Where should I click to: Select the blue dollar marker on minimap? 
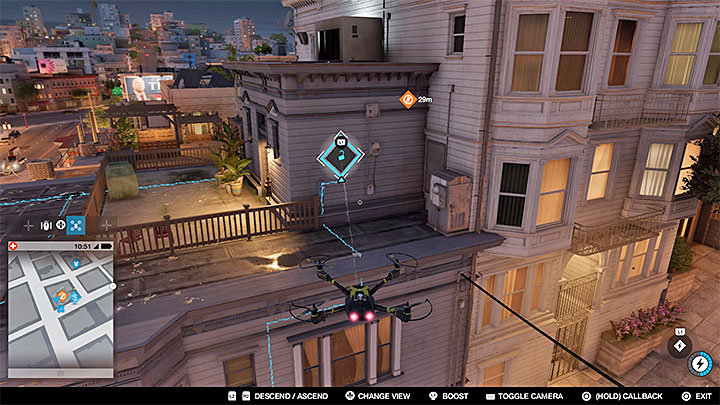click(75, 298)
